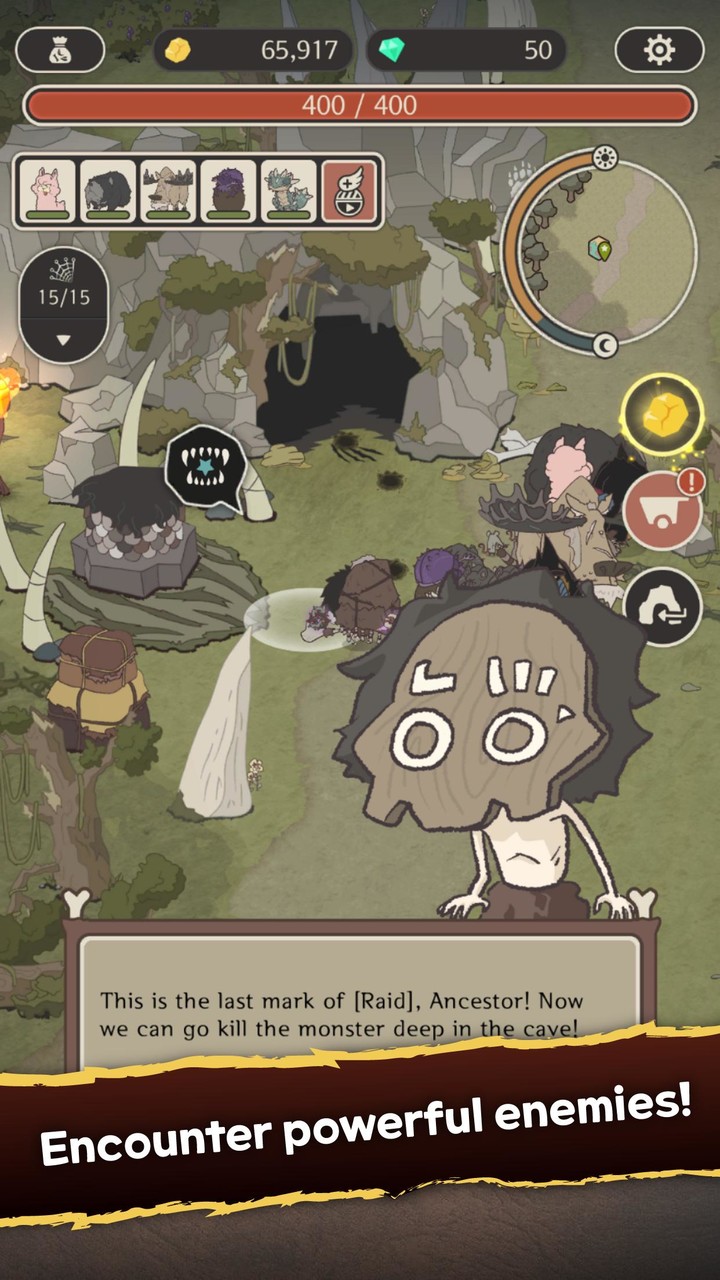Open the money bag menu
This screenshot has width=720, height=1280.
click(61, 49)
